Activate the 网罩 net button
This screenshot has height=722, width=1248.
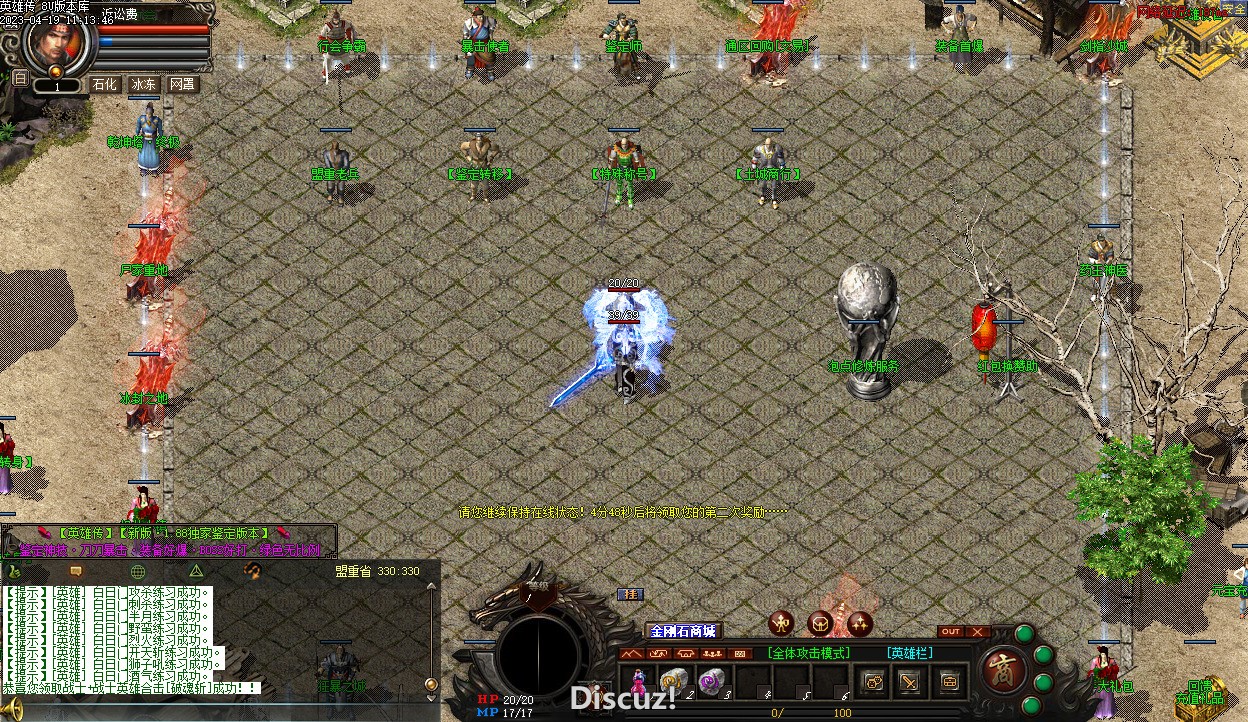[x=182, y=85]
